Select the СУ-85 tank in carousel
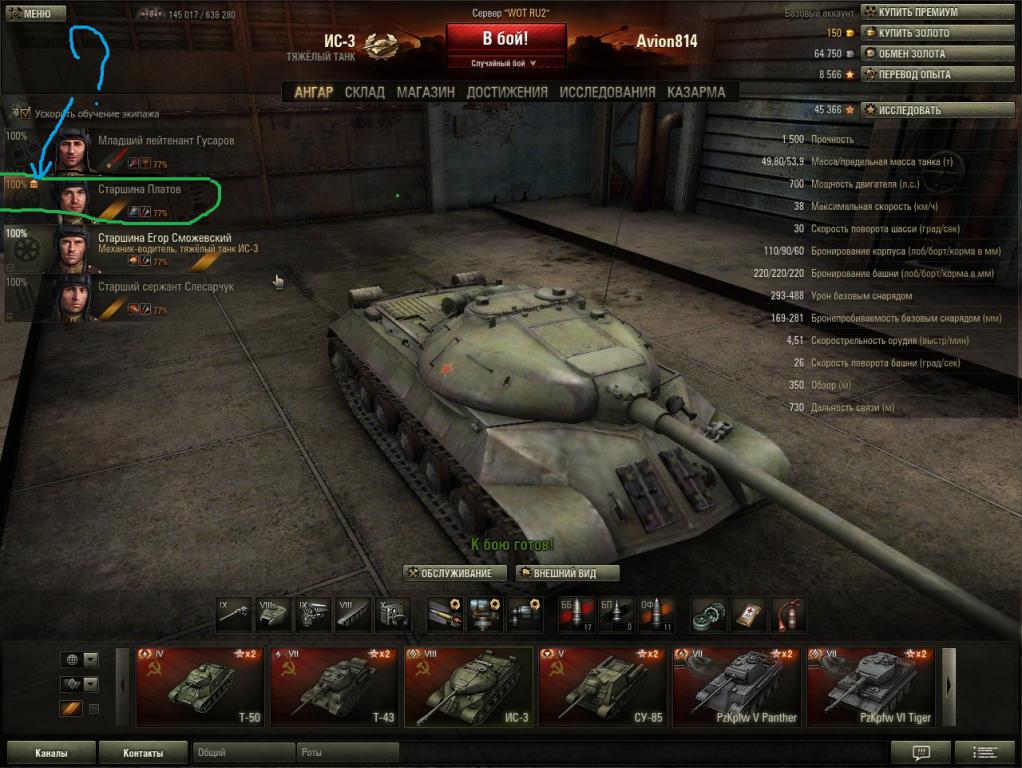The width and height of the screenshot is (1022, 768). [x=602, y=687]
